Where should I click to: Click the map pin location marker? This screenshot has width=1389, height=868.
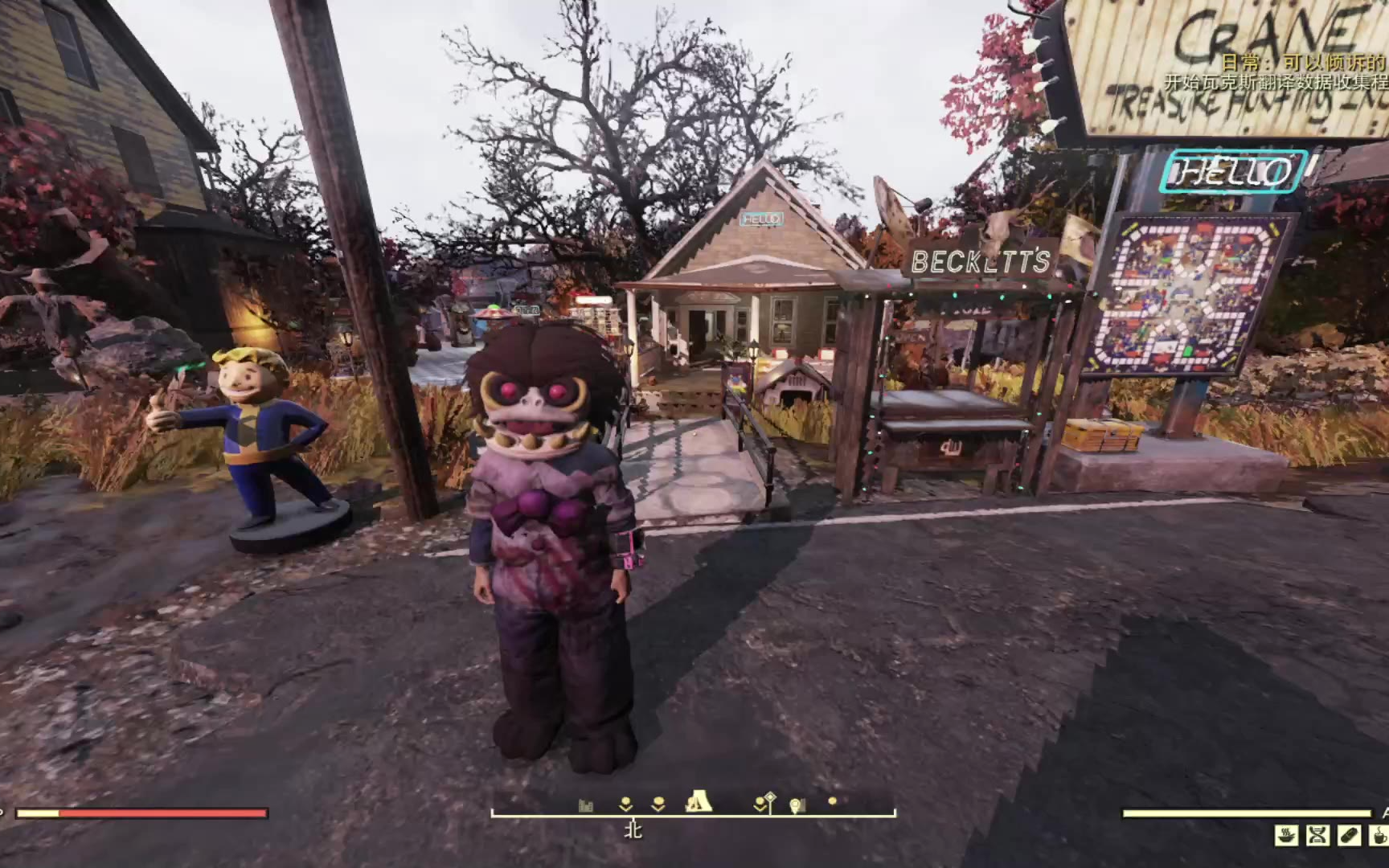pyautogui.click(x=797, y=805)
